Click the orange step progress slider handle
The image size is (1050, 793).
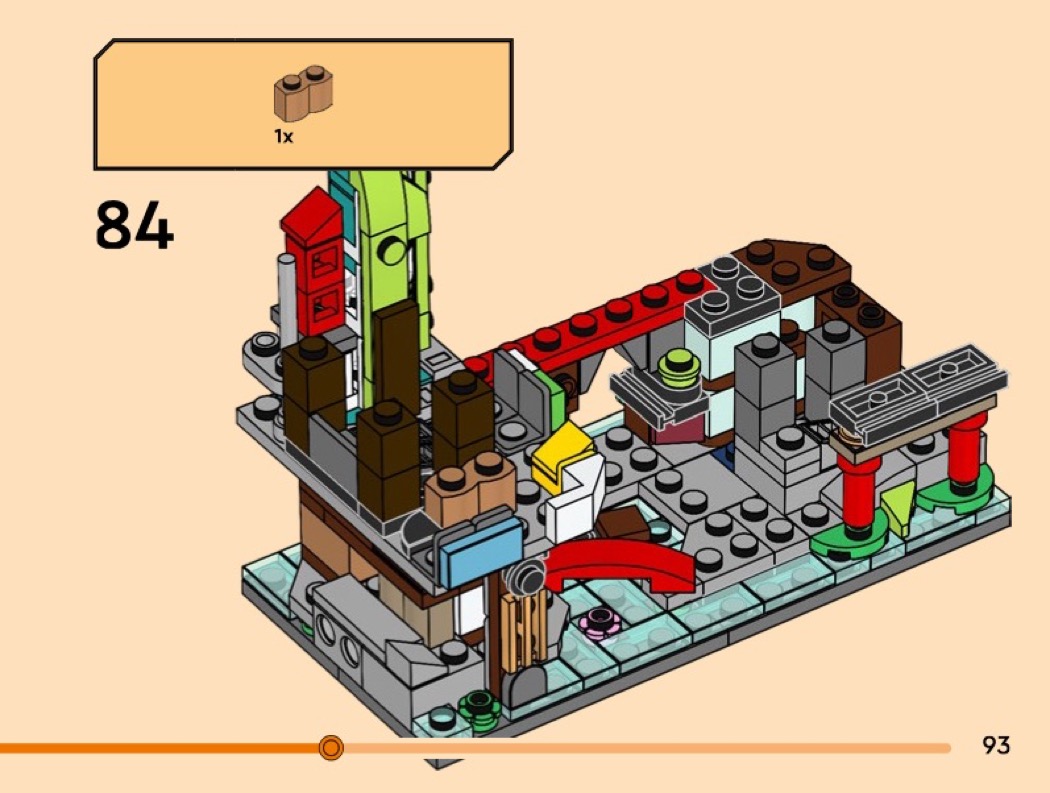(x=331, y=747)
